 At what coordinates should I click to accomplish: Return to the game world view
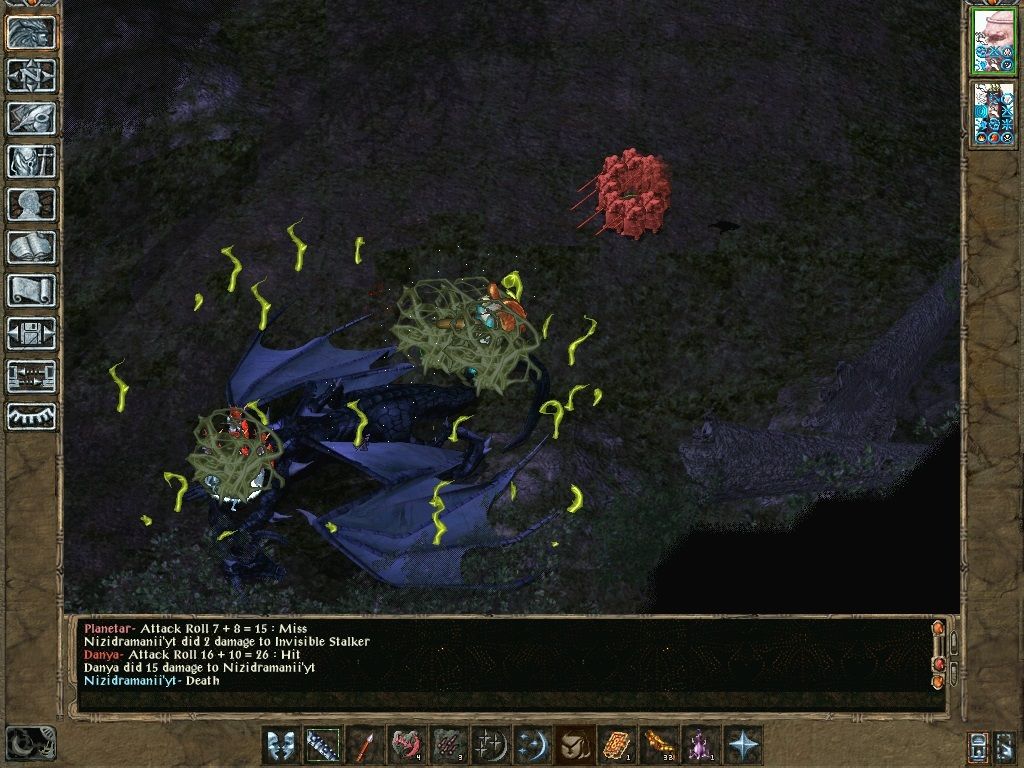(x=31, y=33)
